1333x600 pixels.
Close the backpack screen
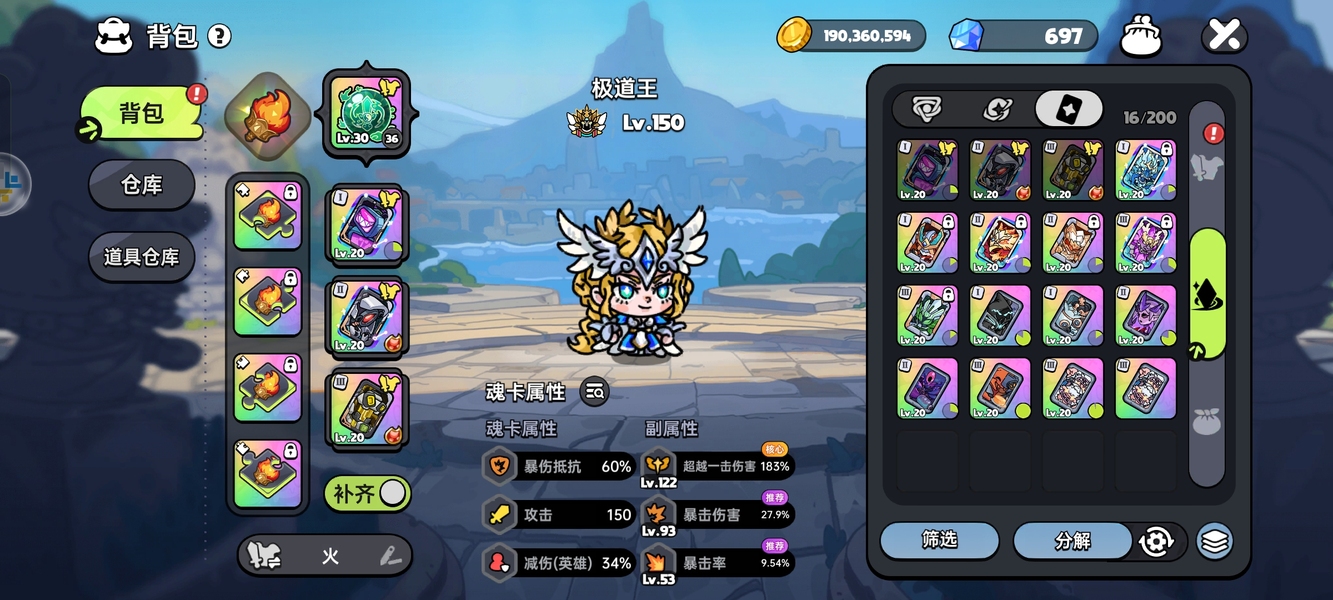point(1224,36)
